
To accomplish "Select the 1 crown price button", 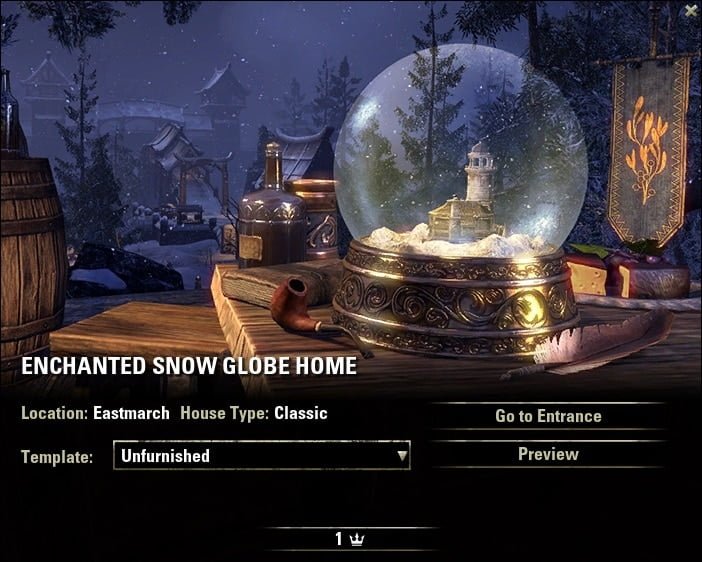I will (x=350, y=539).
